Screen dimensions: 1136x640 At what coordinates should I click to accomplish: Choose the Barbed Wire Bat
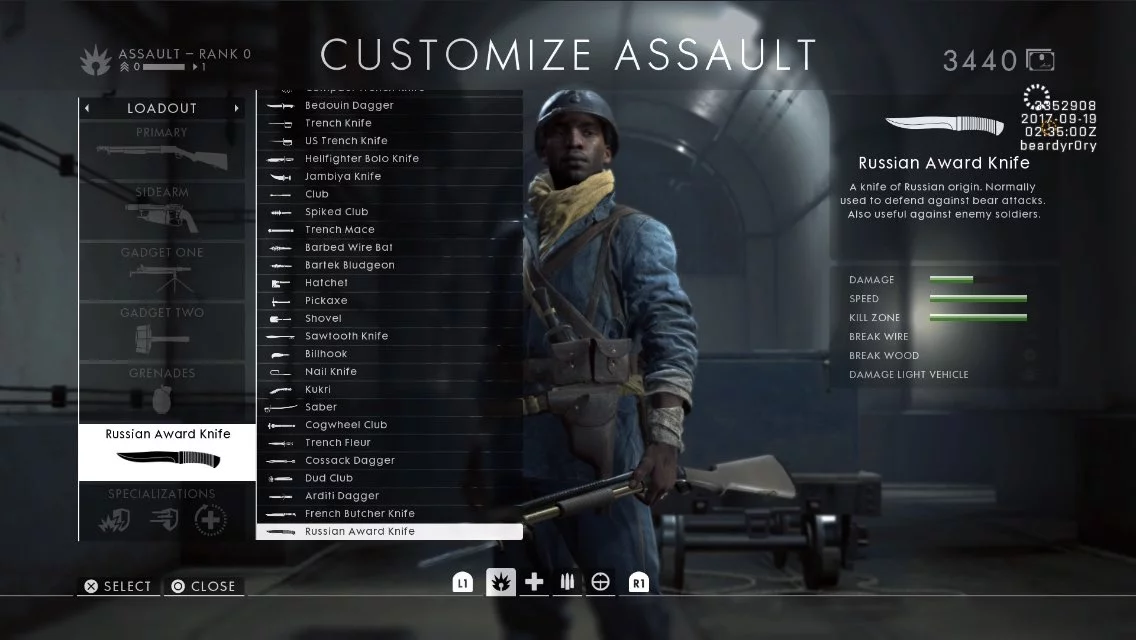[x=390, y=247]
